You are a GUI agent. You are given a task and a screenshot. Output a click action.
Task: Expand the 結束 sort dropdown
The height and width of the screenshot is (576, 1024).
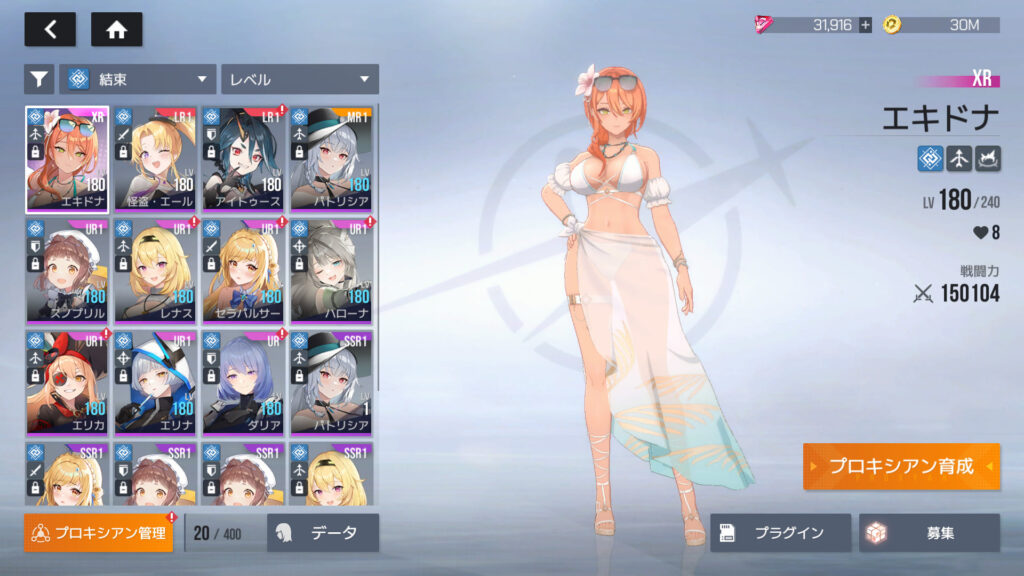point(138,79)
